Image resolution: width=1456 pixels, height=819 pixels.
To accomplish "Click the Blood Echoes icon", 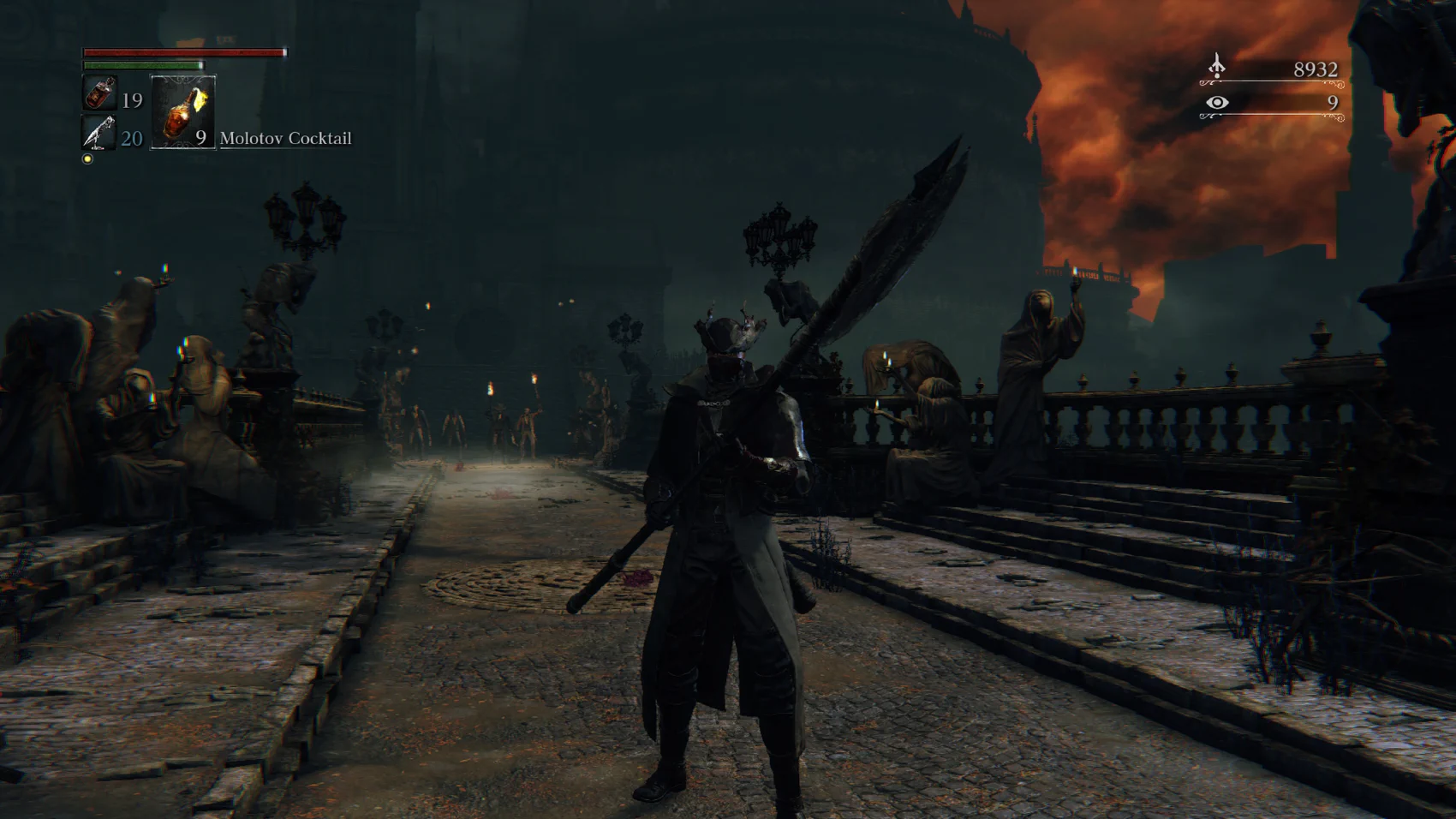I will (1216, 66).
